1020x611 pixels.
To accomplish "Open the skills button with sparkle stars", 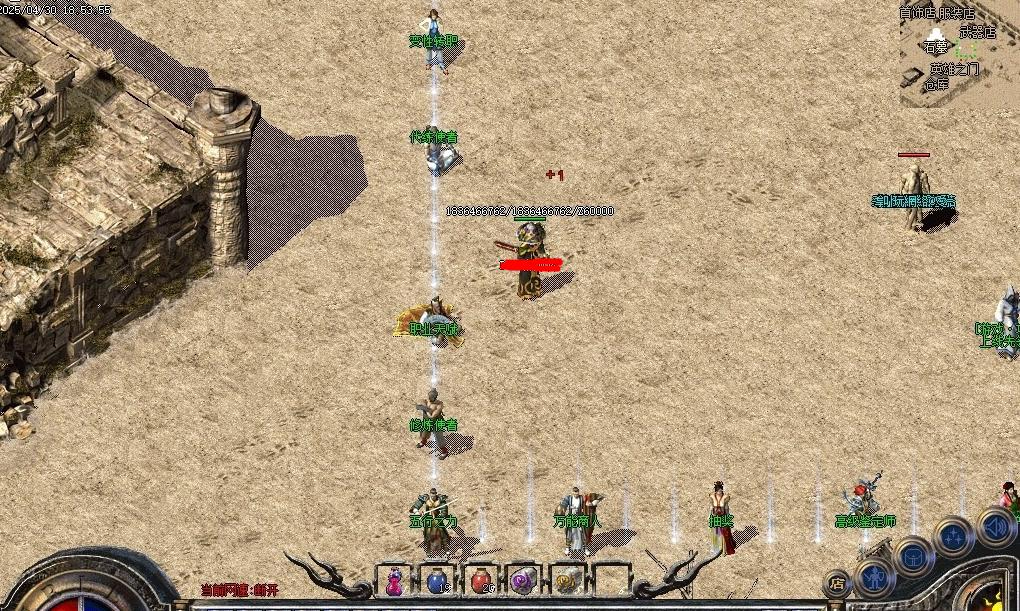I will 954,537.
